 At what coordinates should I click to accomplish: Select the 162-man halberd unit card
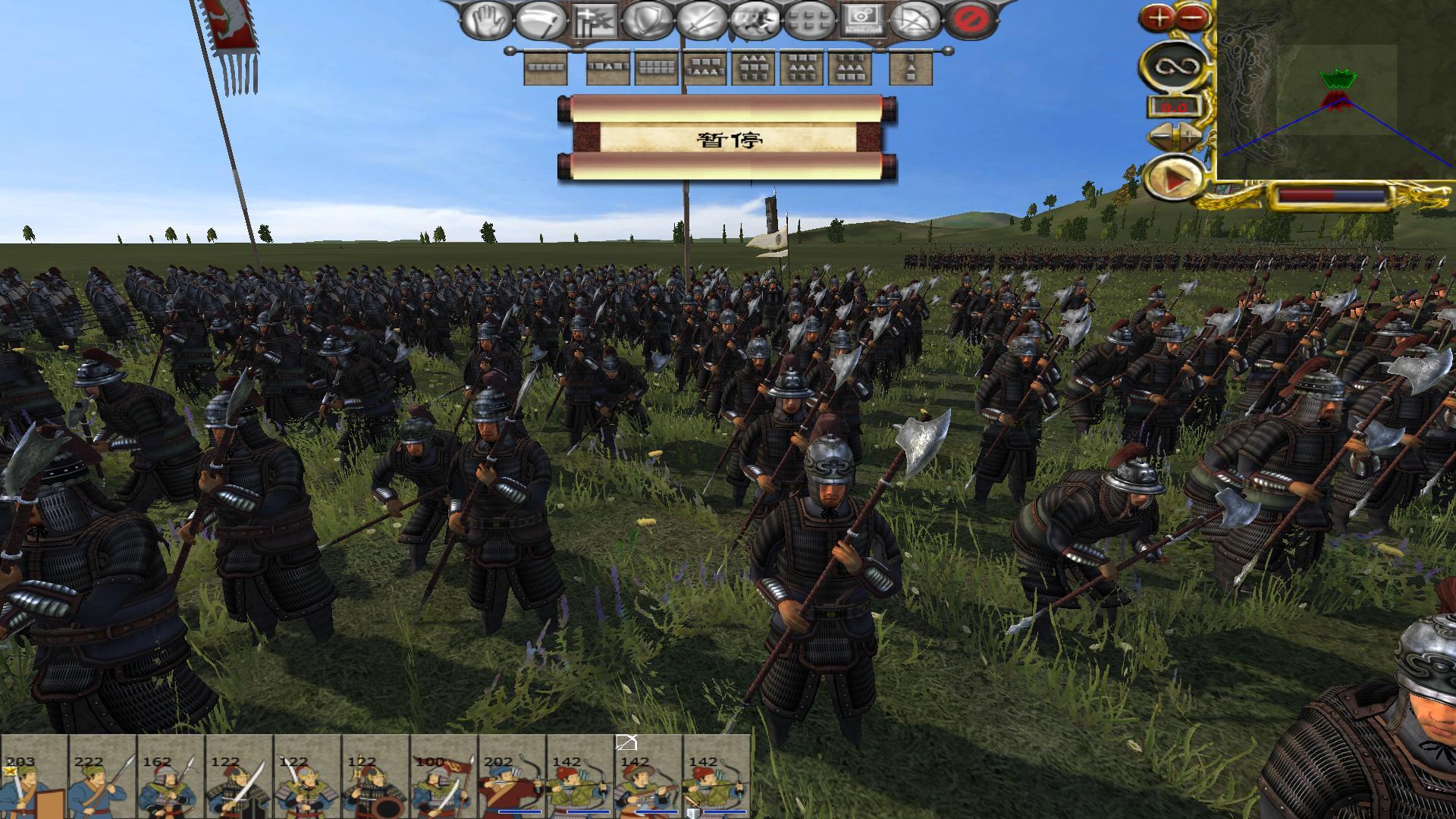(x=170, y=777)
